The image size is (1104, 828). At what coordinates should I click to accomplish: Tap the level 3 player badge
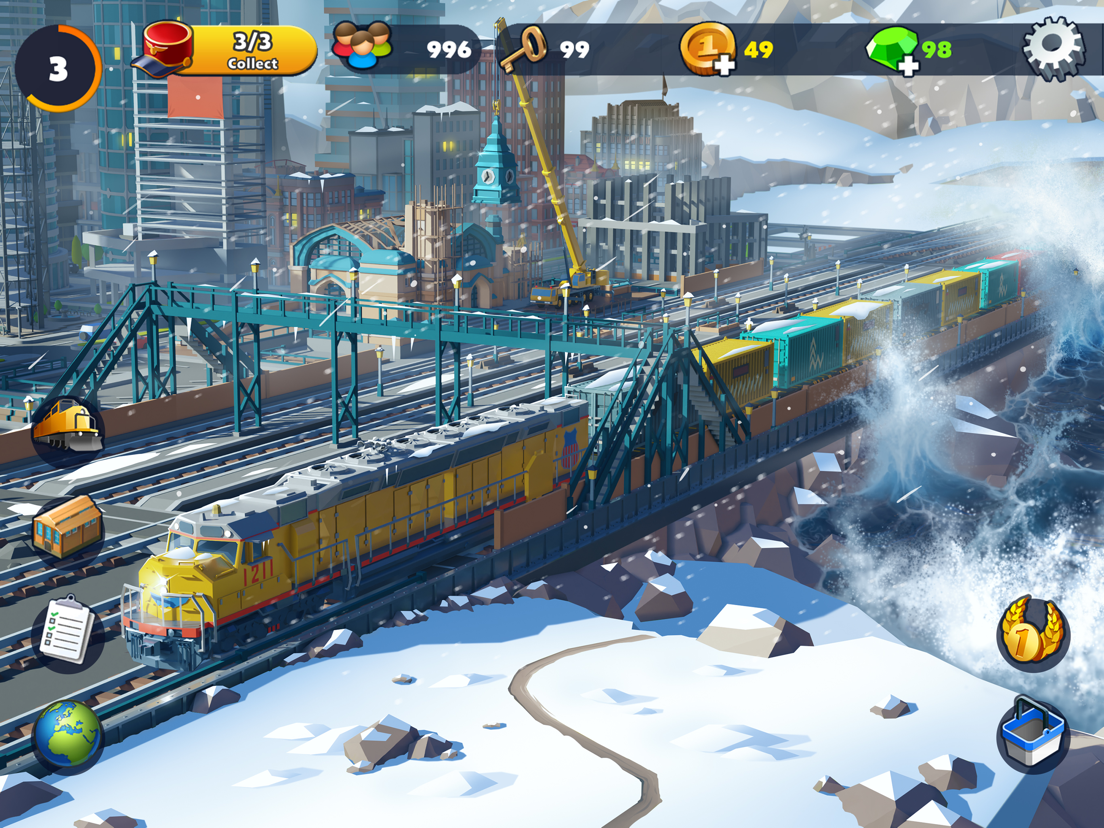pyautogui.click(x=58, y=68)
